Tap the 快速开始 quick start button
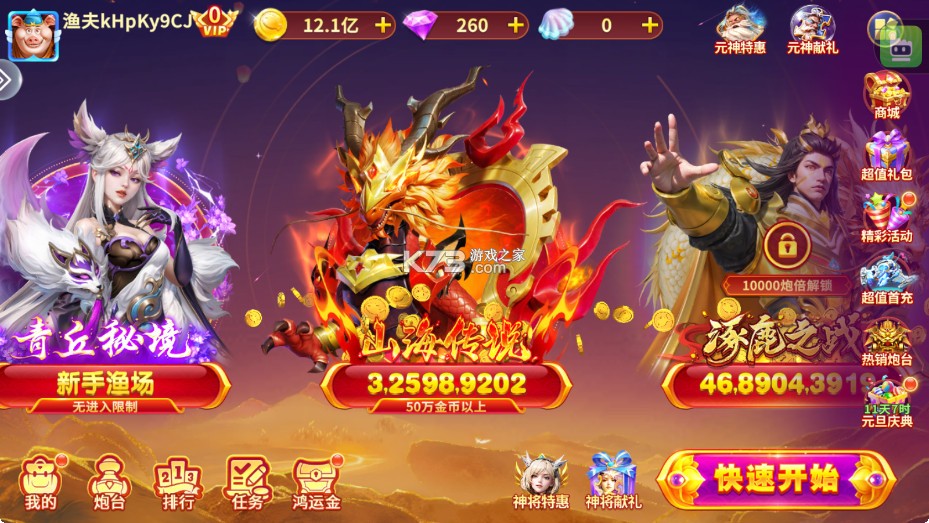Viewport: 929px width, 523px height. [x=776, y=479]
